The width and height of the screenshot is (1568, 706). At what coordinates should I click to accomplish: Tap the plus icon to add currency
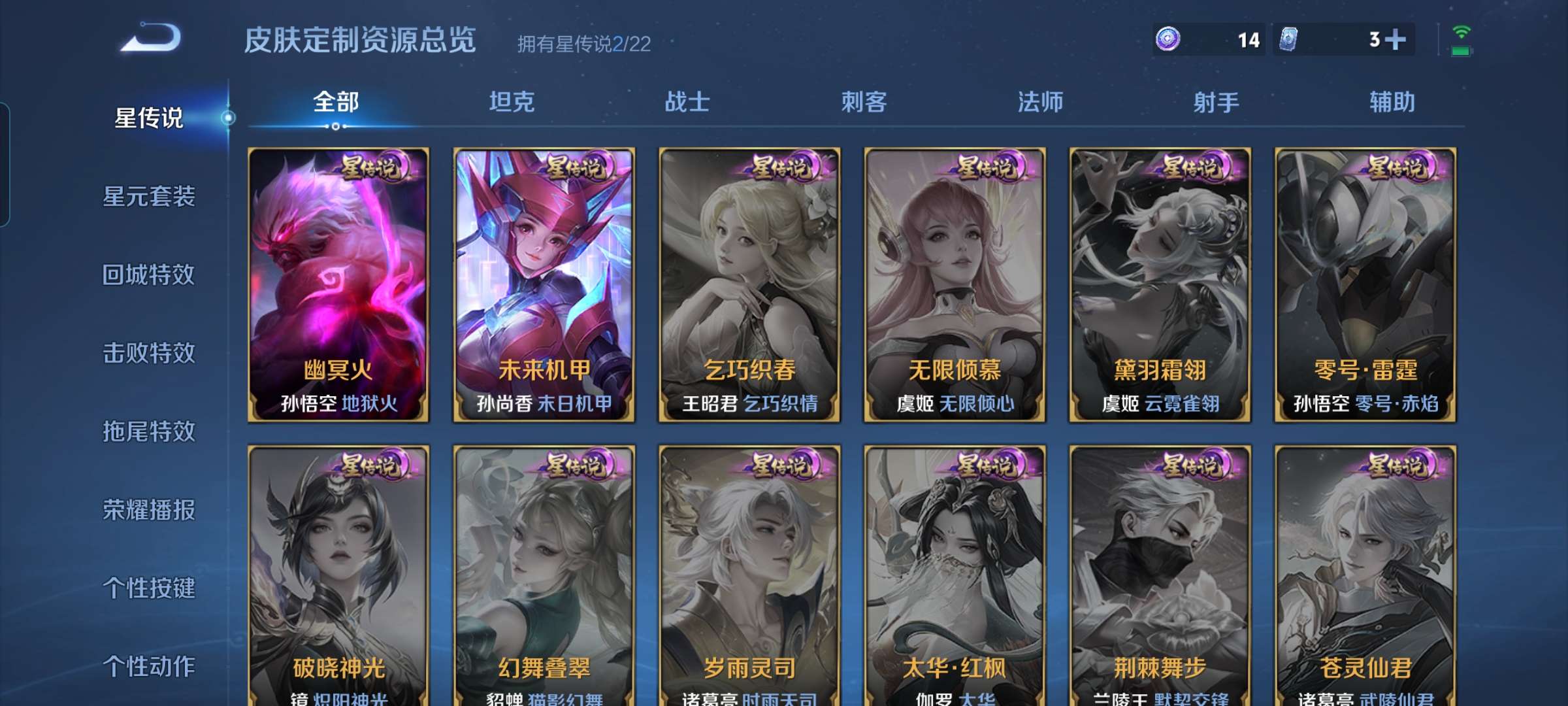click(x=1396, y=40)
